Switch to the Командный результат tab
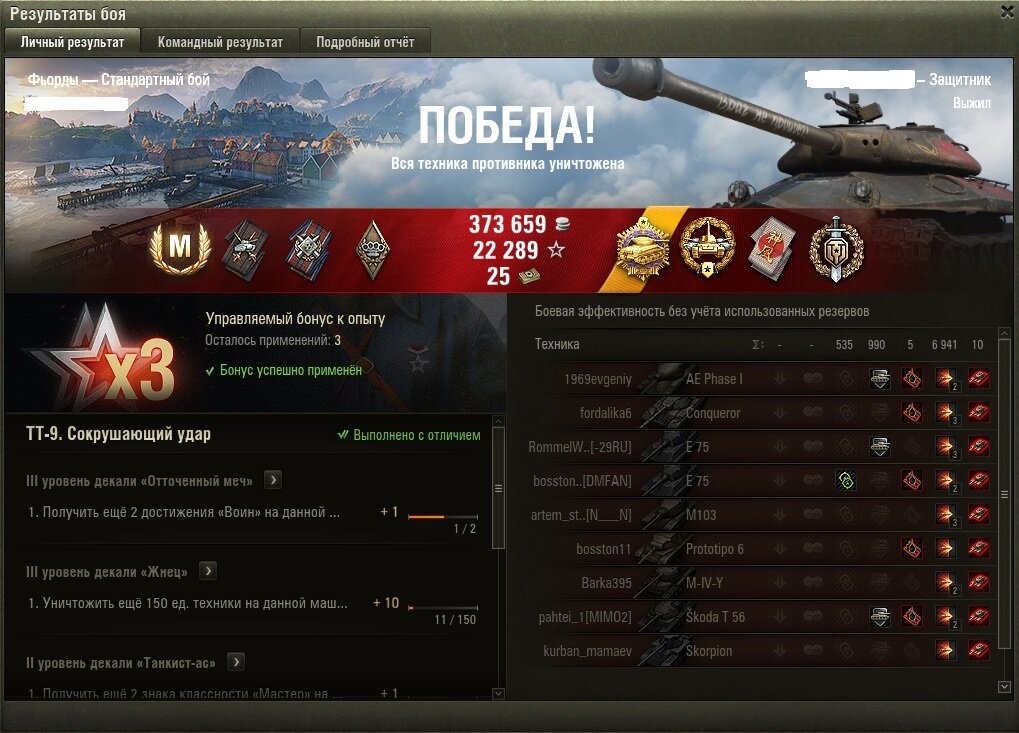 click(x=220, y=42)
